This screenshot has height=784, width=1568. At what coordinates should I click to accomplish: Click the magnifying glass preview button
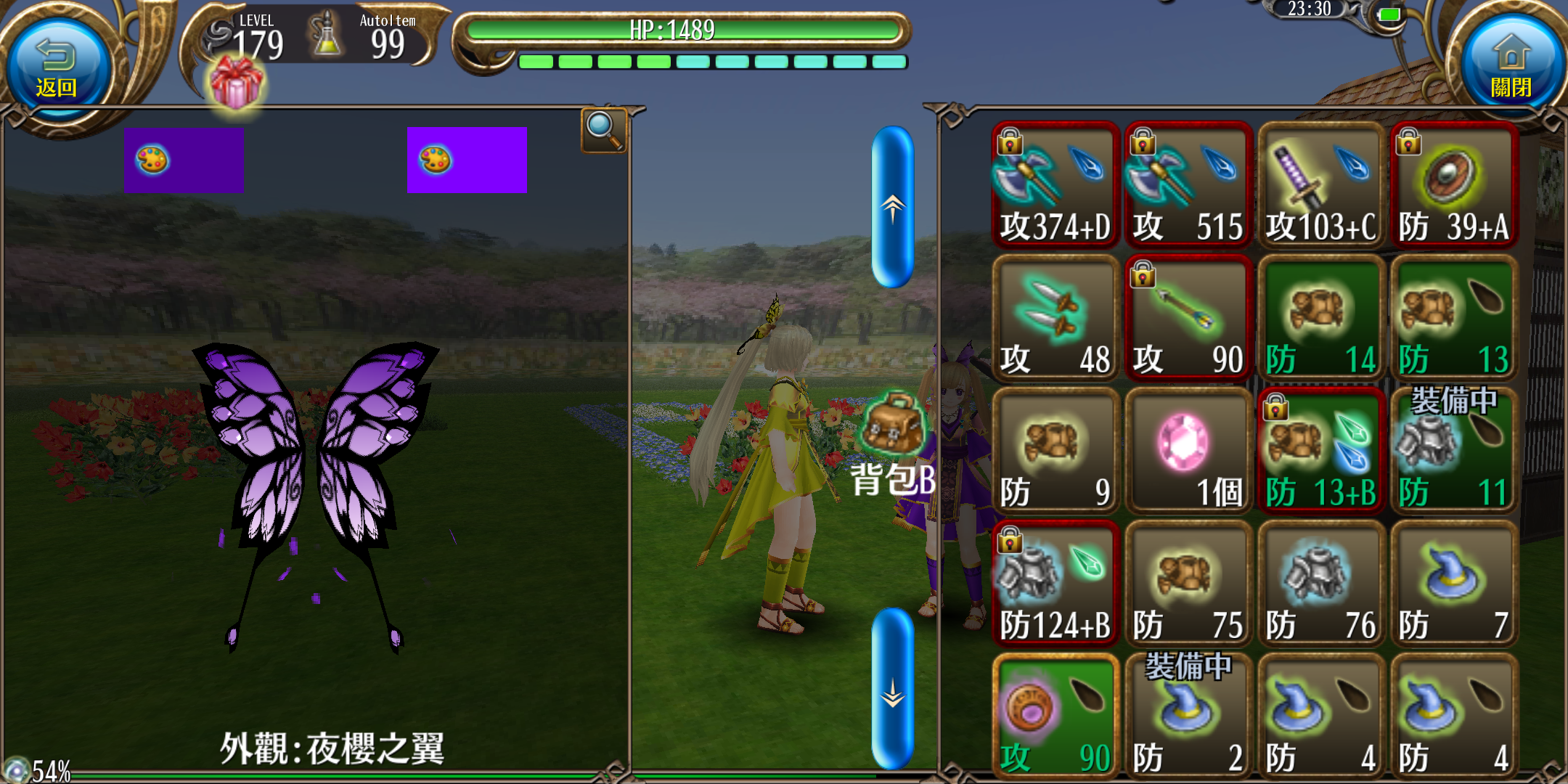pos(603,130)
